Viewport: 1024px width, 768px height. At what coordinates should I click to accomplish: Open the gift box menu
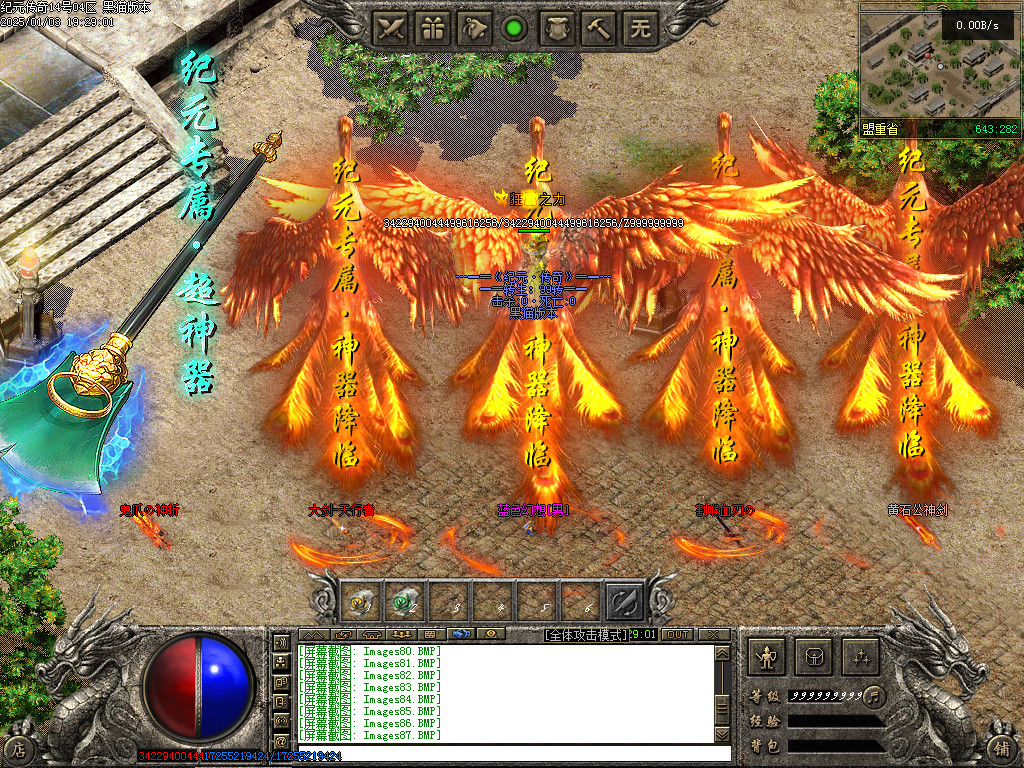point(432,28)
